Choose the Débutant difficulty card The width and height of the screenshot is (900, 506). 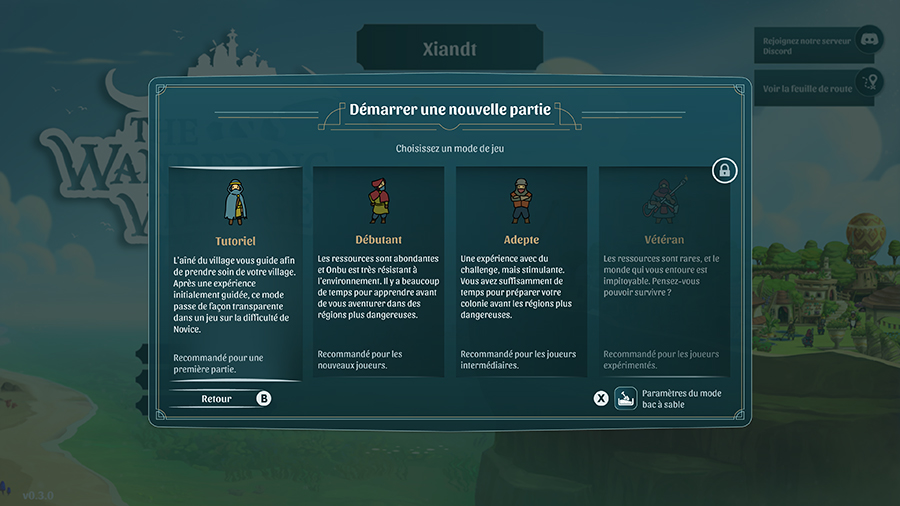378,270
